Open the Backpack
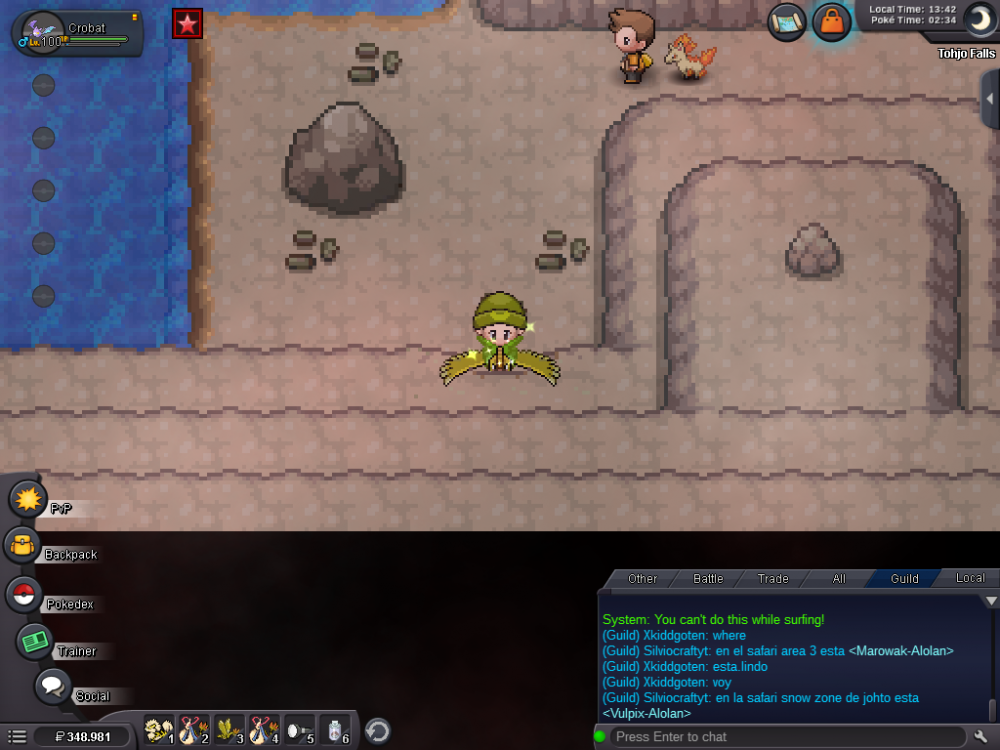Image resolution: width=1000 pixels, height=750 pixels. click(x=22, y=546)
